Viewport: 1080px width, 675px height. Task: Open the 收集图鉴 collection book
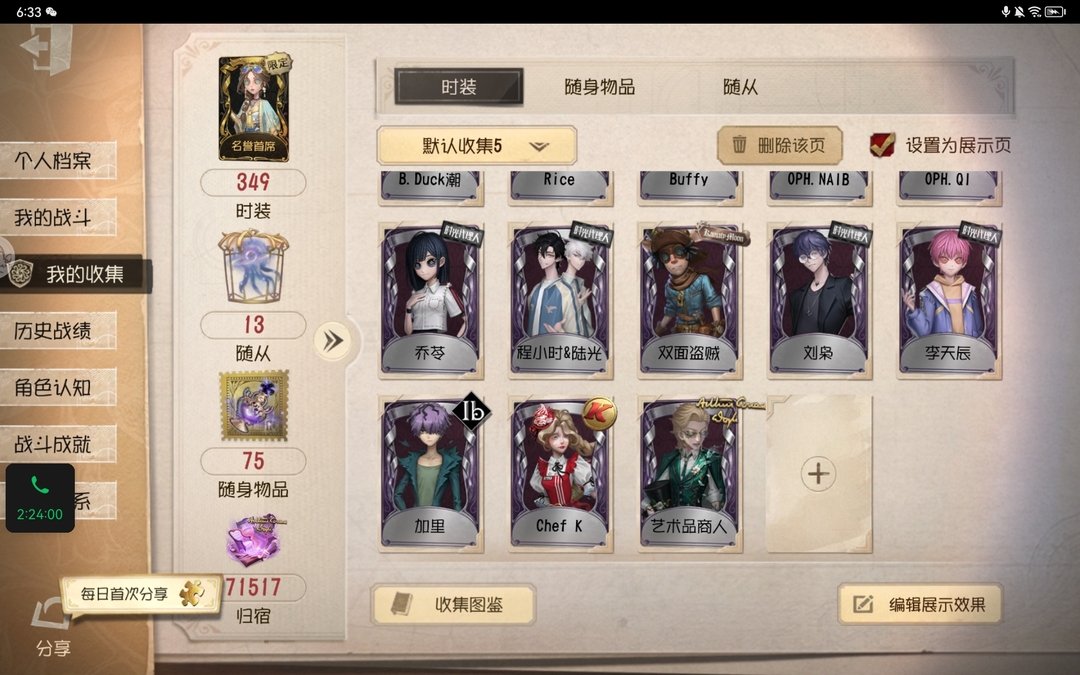tap(453, 604)
